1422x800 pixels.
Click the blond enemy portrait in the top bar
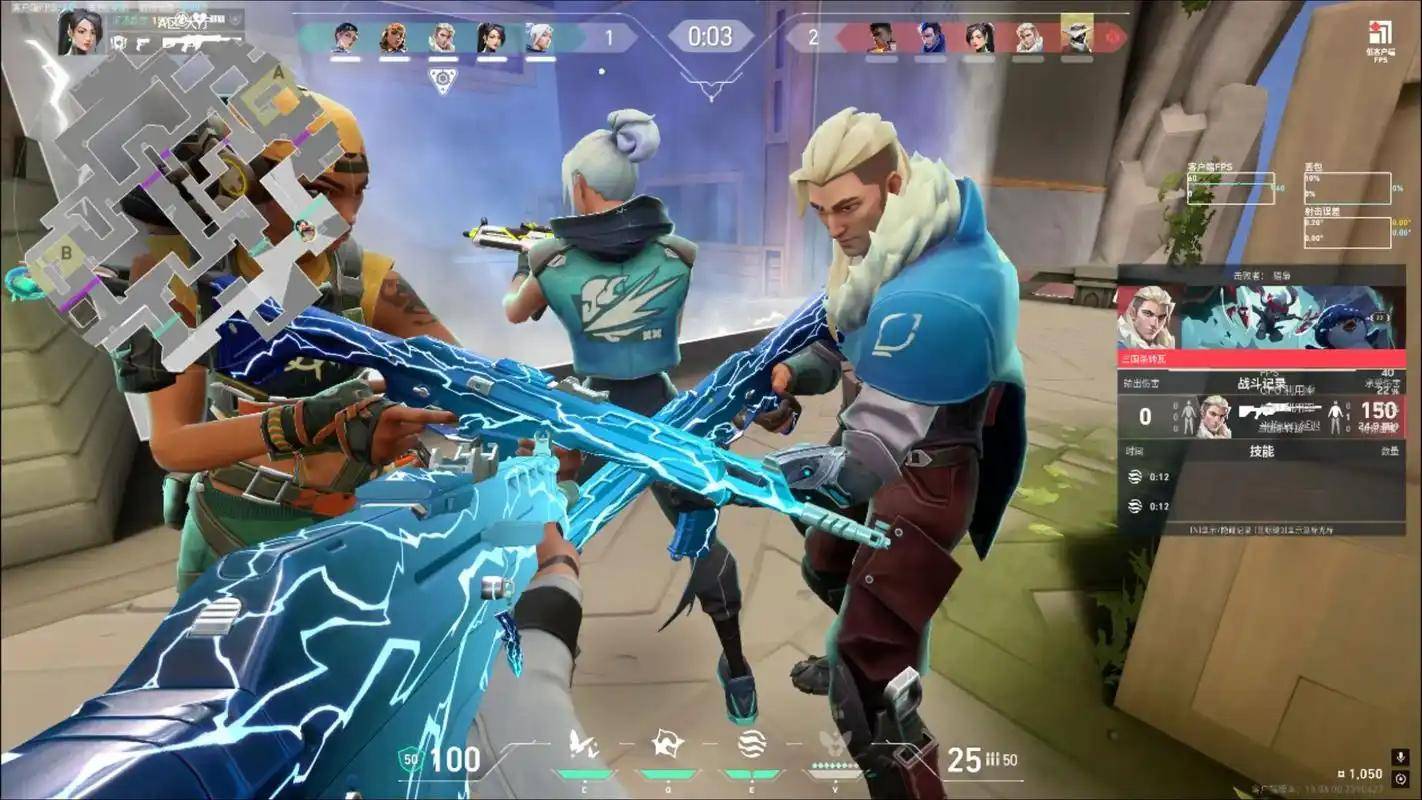point(1028,38)
